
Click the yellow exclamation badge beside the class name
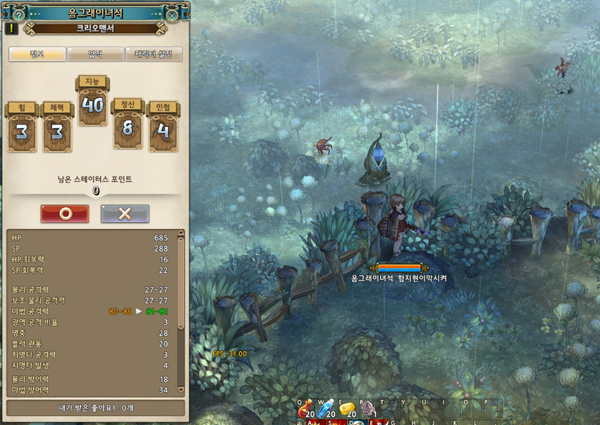[13, 30]
